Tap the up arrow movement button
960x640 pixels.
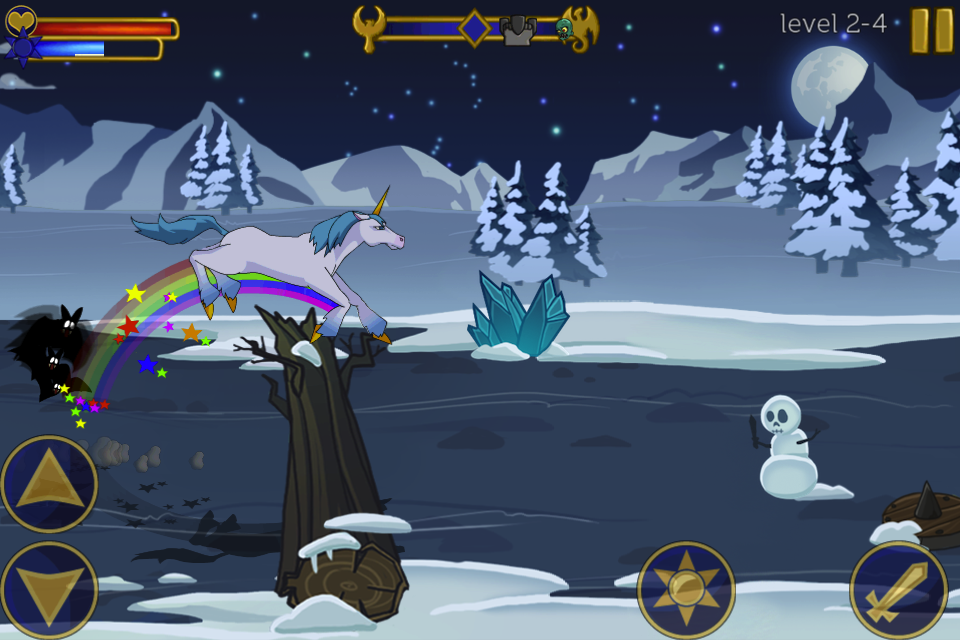(x=49, y=485)
